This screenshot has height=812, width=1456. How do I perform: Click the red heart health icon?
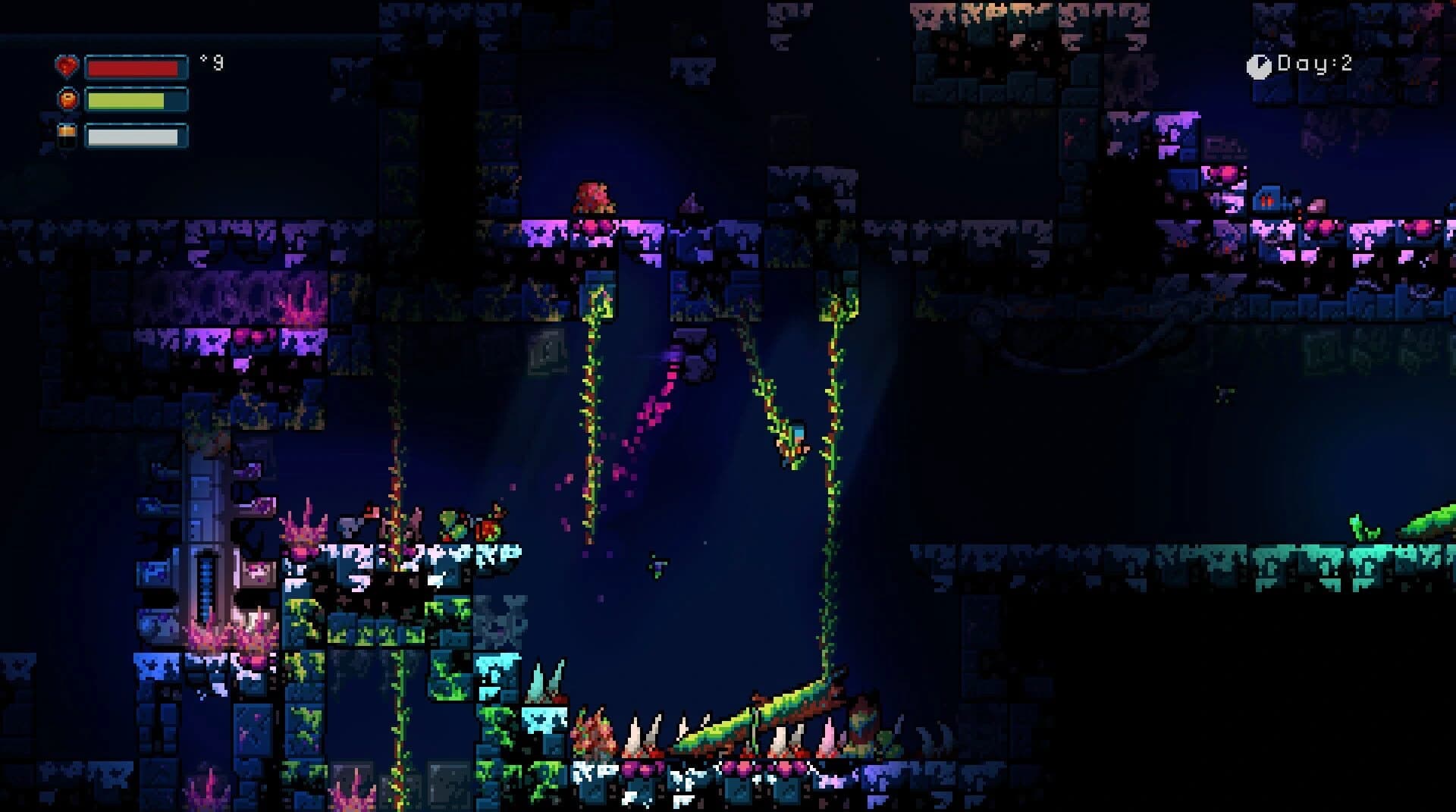67,67
